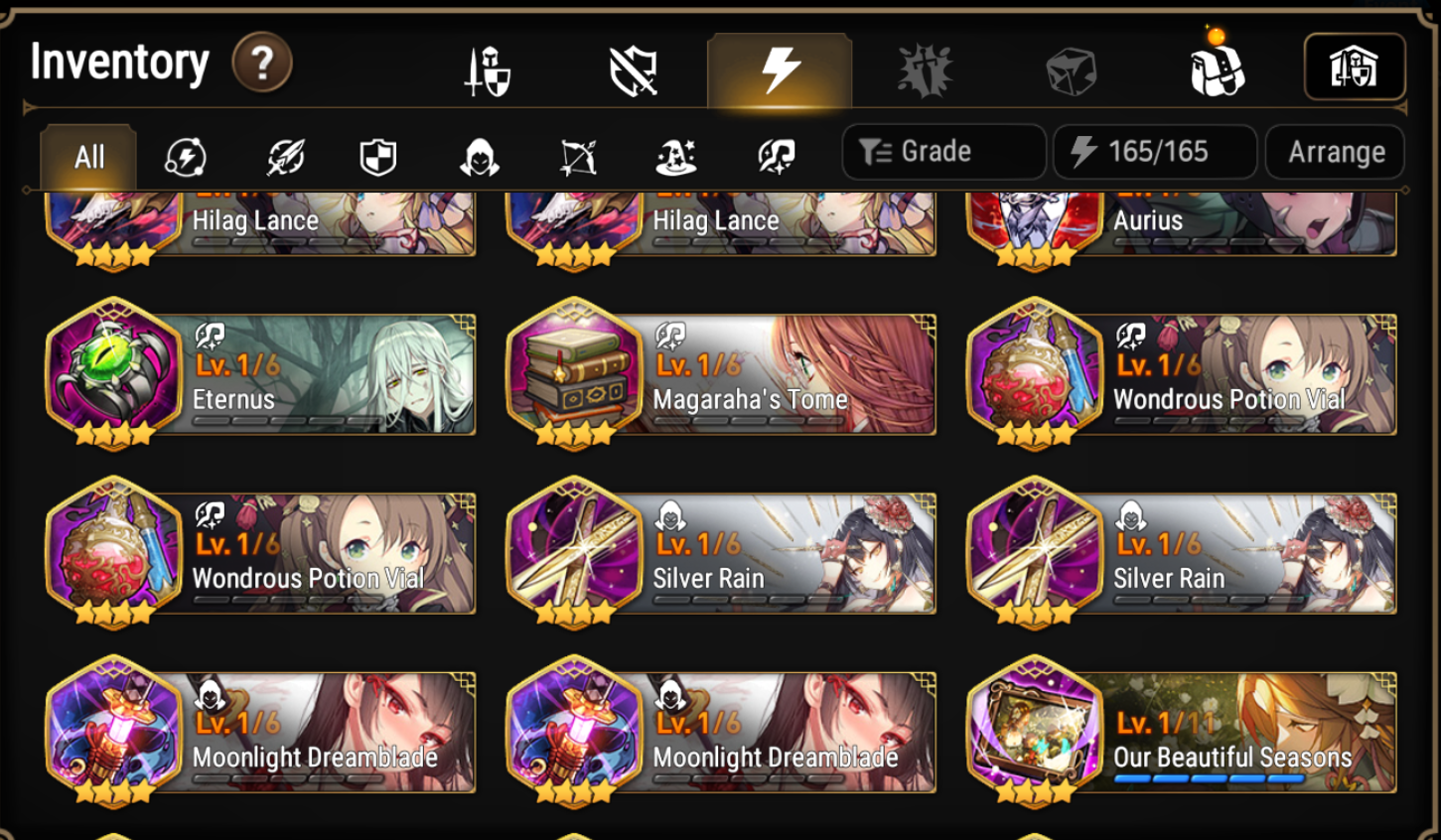Click the Sanctuary building icon top right
This screenshot has width=1441, height=840.
click(1356, 67)
